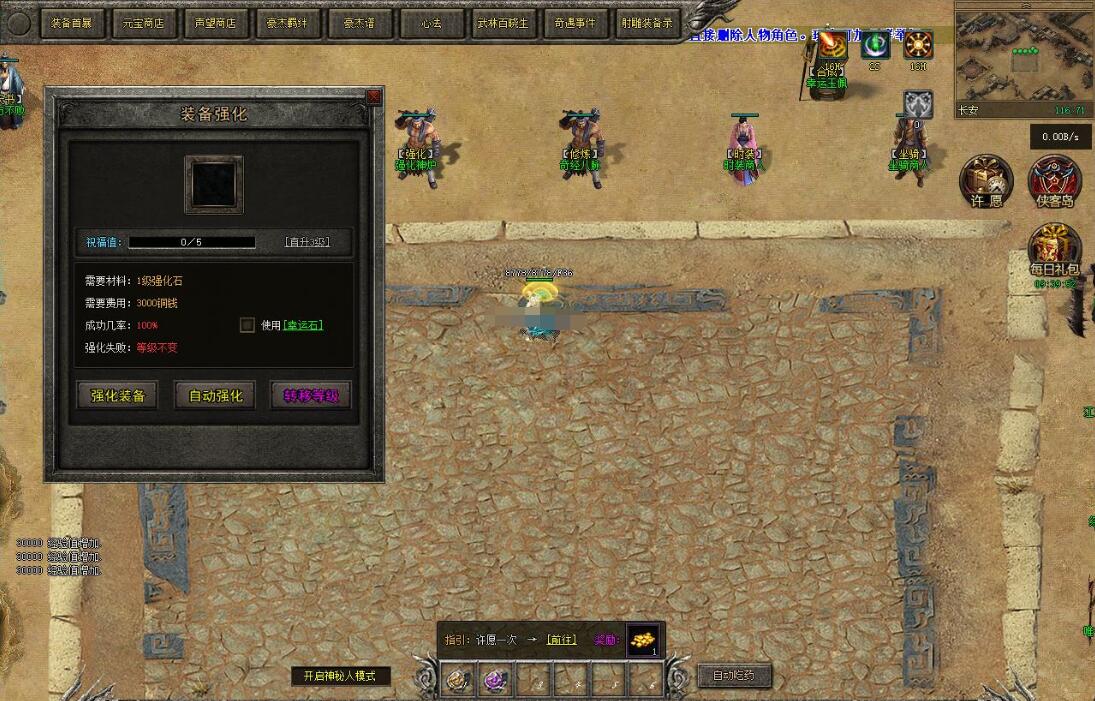Viewport: 1095px width, 701px height.
Task: Toggle the 使用幸运石 checkbox
Action: point(247,325)
